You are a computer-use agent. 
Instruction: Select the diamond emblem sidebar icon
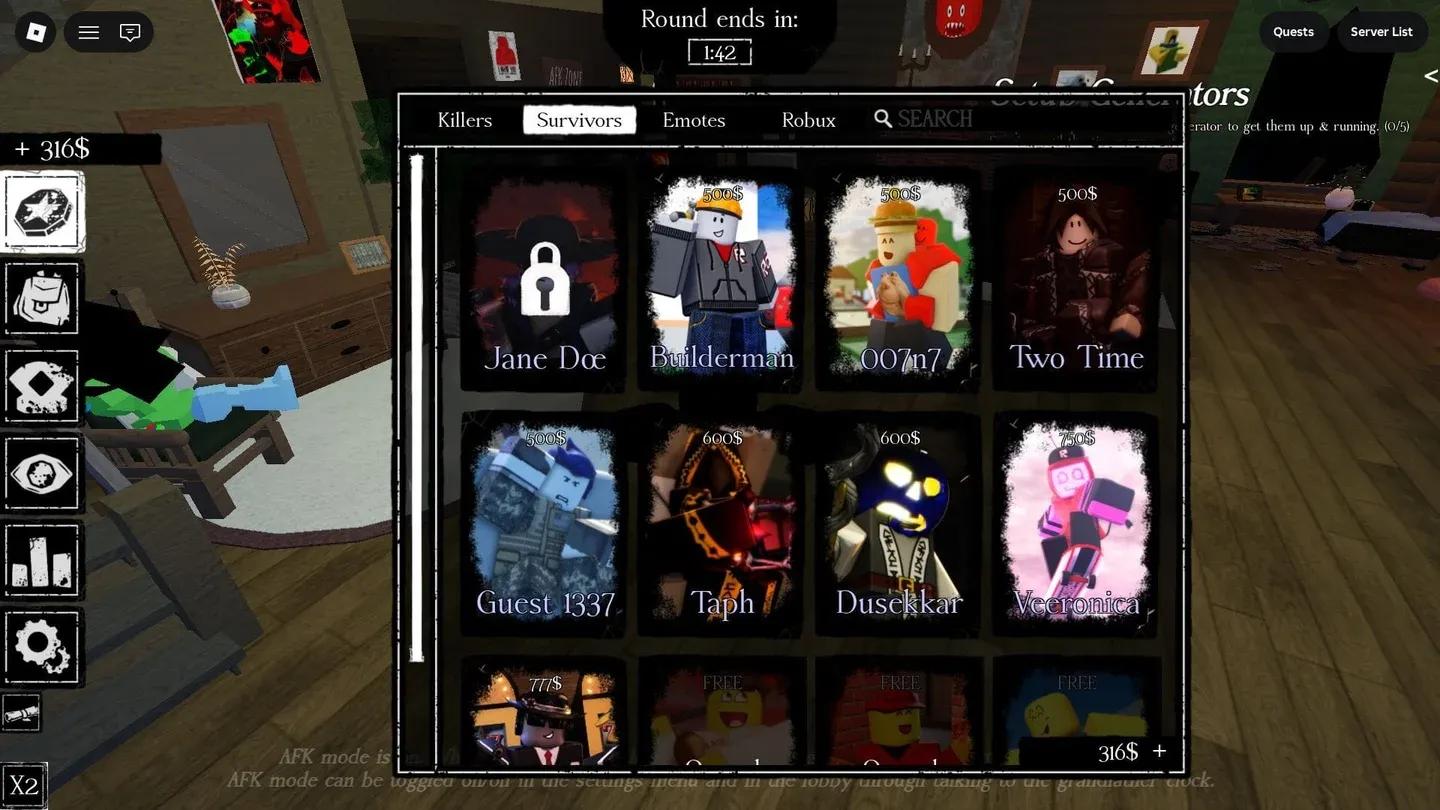coord(42,385)
